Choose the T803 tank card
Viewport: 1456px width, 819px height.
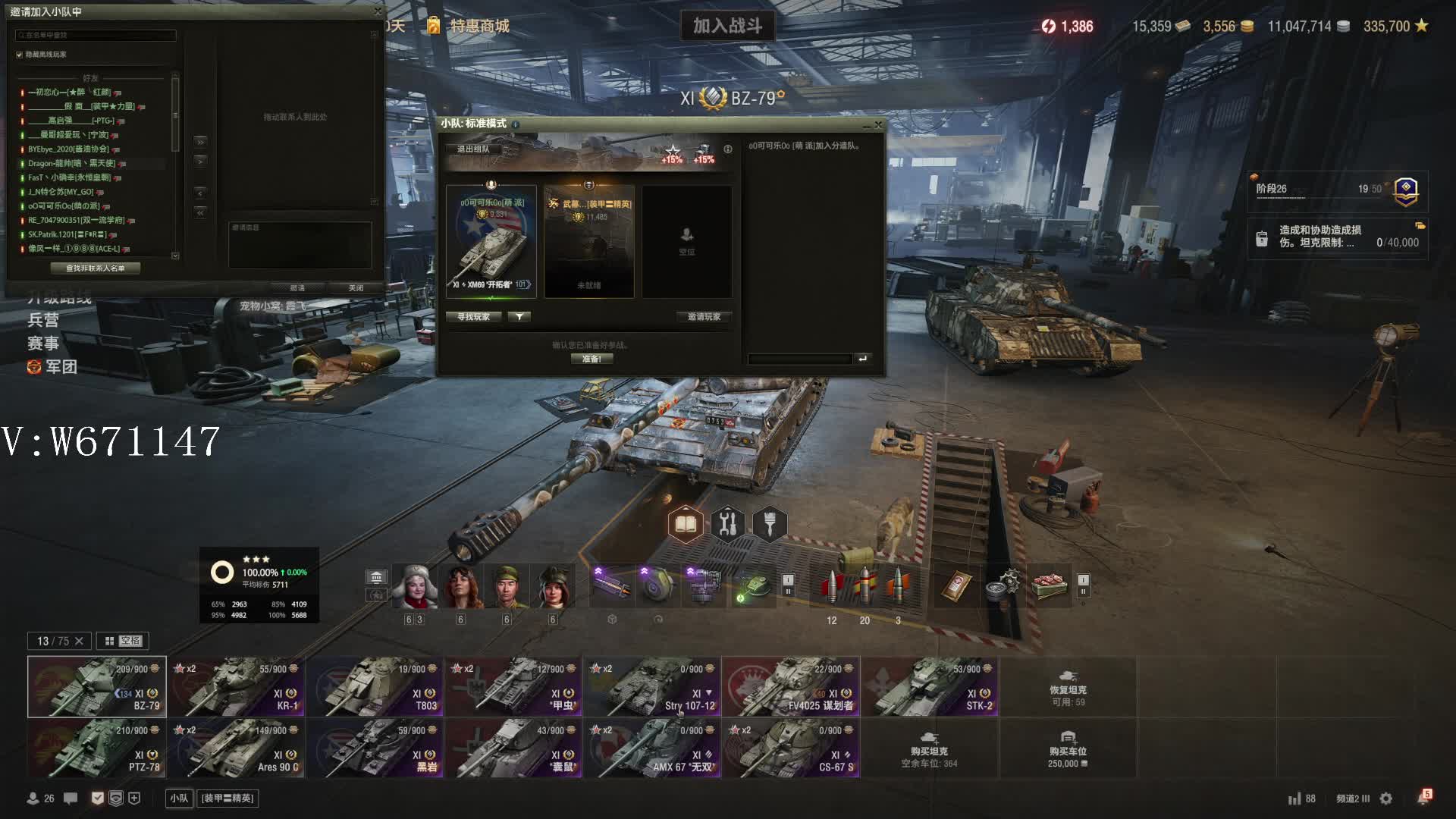pyautogui.click(x=375, y=687)
